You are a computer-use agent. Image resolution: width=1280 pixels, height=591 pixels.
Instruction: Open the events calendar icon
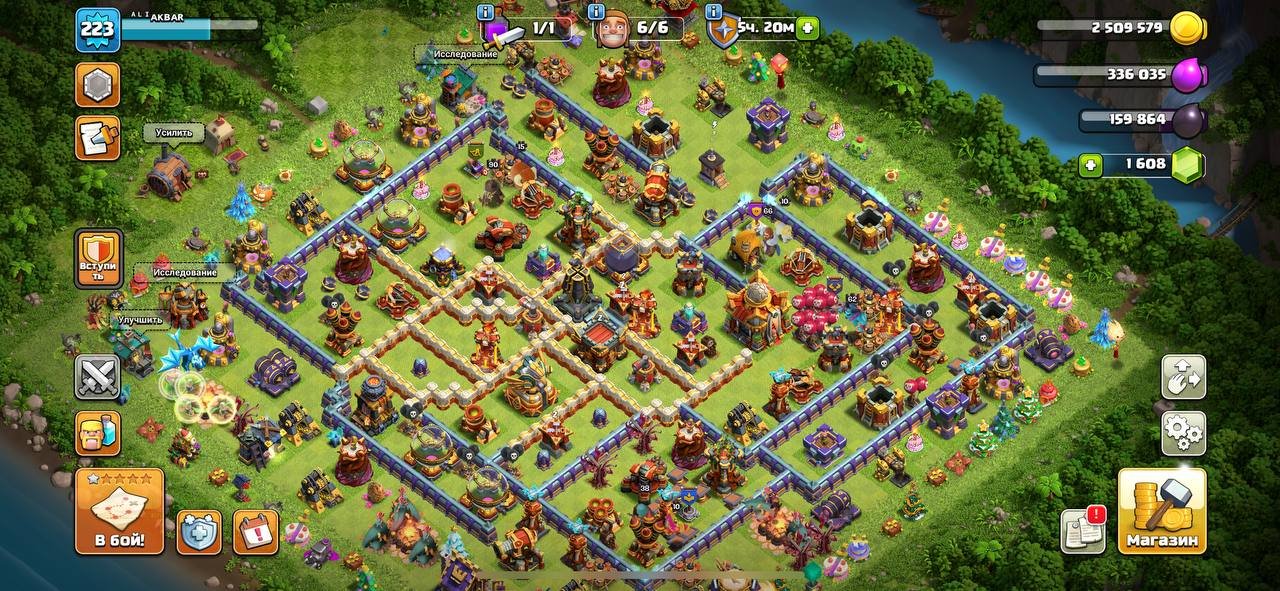(255, 531)
